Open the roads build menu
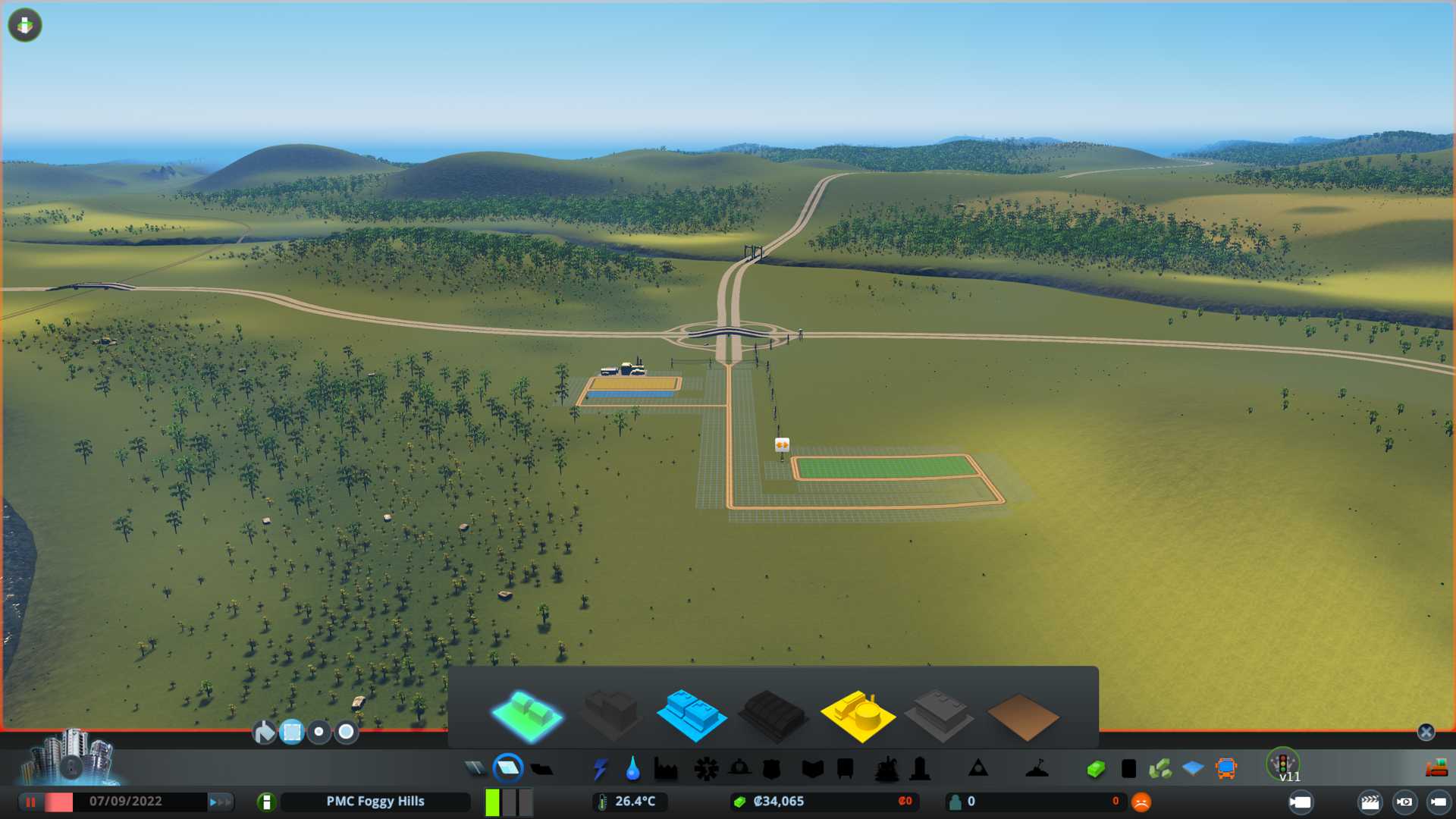This screenshot has height=819, width=1456. (x=475, y=769)
